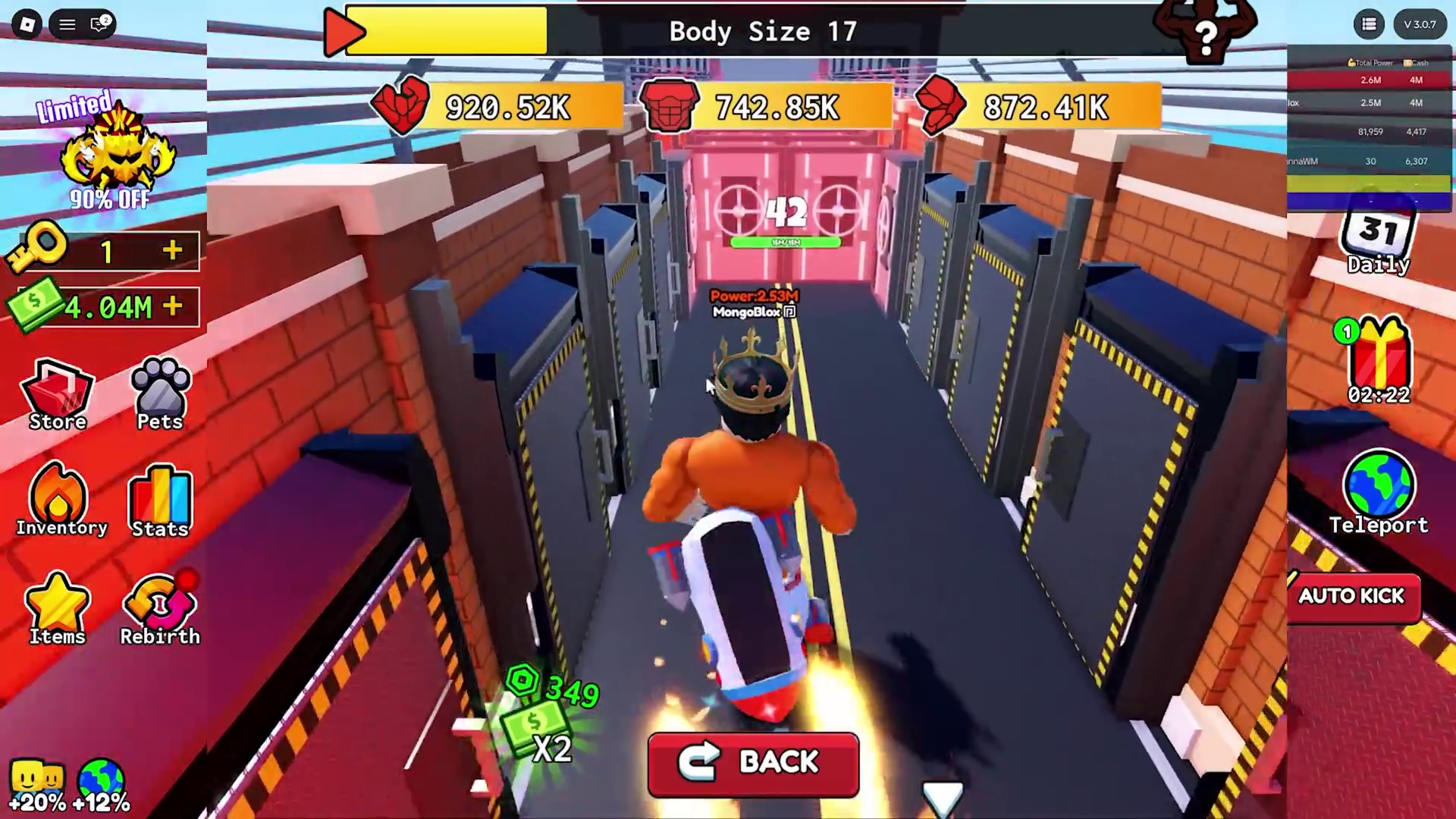The height and width of the screenshot is (819, 1456).
Task: Add more keys with the plus button
Action: pos(173,250)
